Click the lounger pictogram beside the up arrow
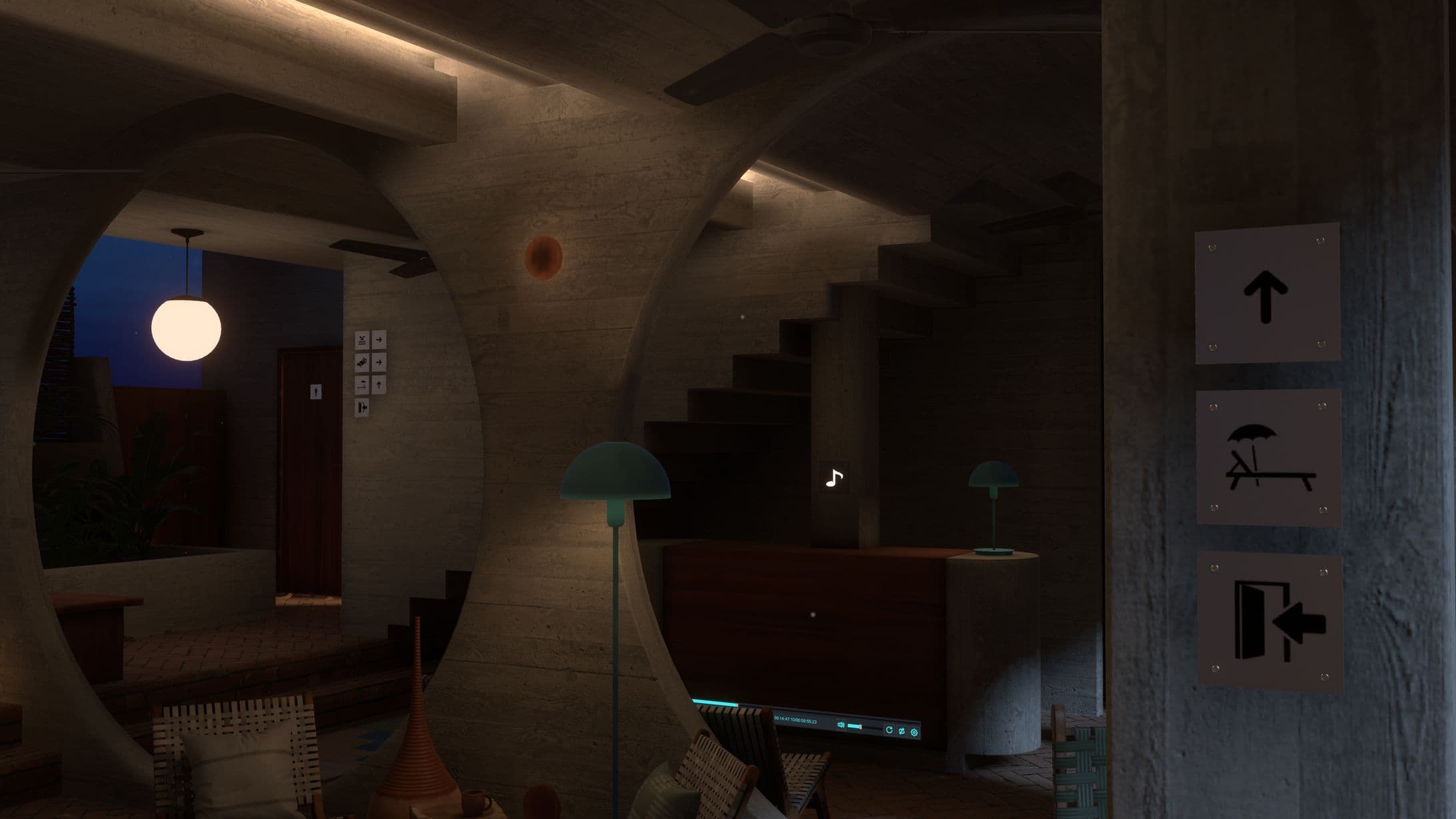The width and height of the screenshot is (1456, 819). point(362,385)
